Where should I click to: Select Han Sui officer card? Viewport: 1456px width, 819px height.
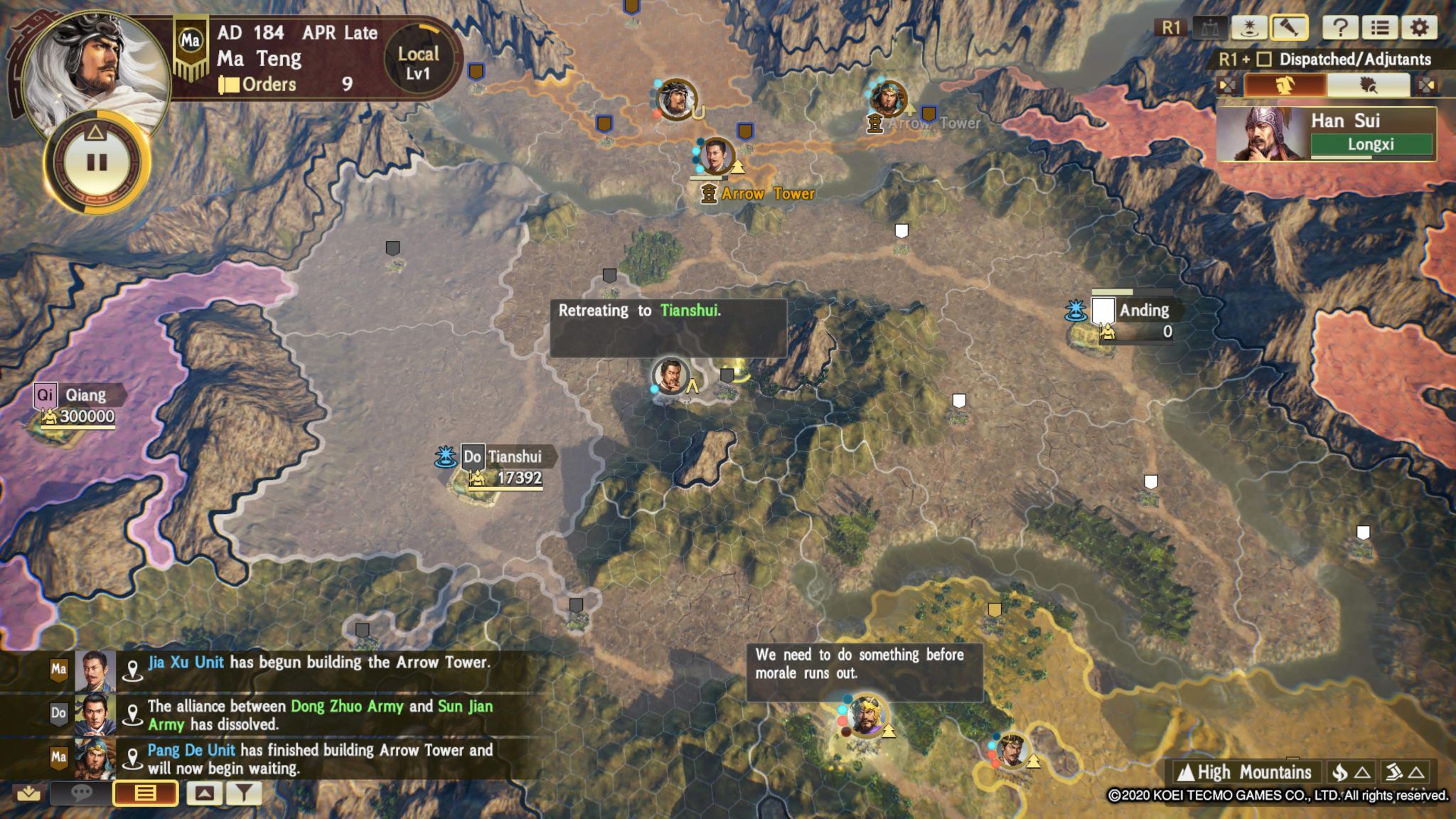(x=1326, y=134)
